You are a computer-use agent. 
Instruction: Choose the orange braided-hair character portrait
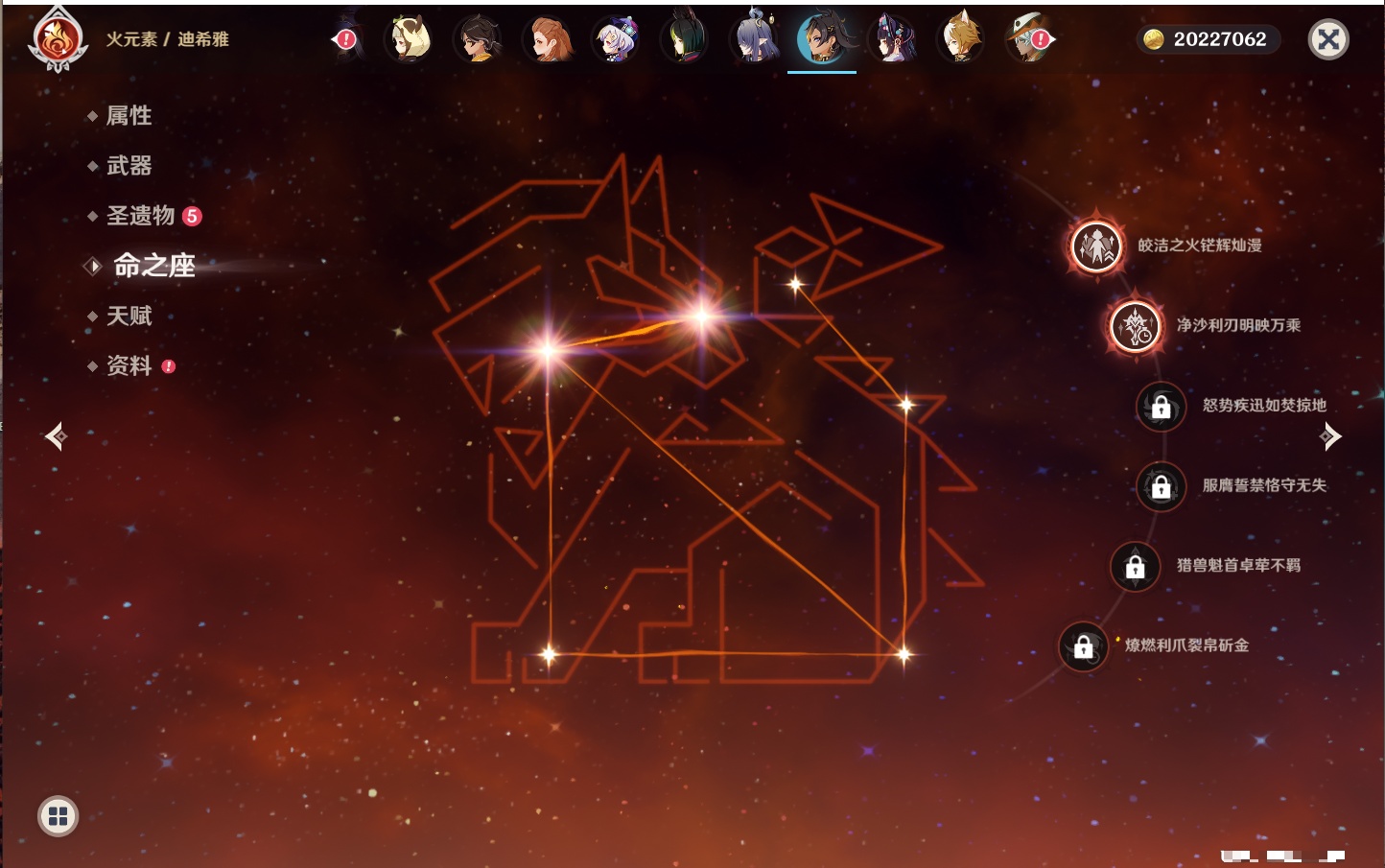[x=548, y=40]
